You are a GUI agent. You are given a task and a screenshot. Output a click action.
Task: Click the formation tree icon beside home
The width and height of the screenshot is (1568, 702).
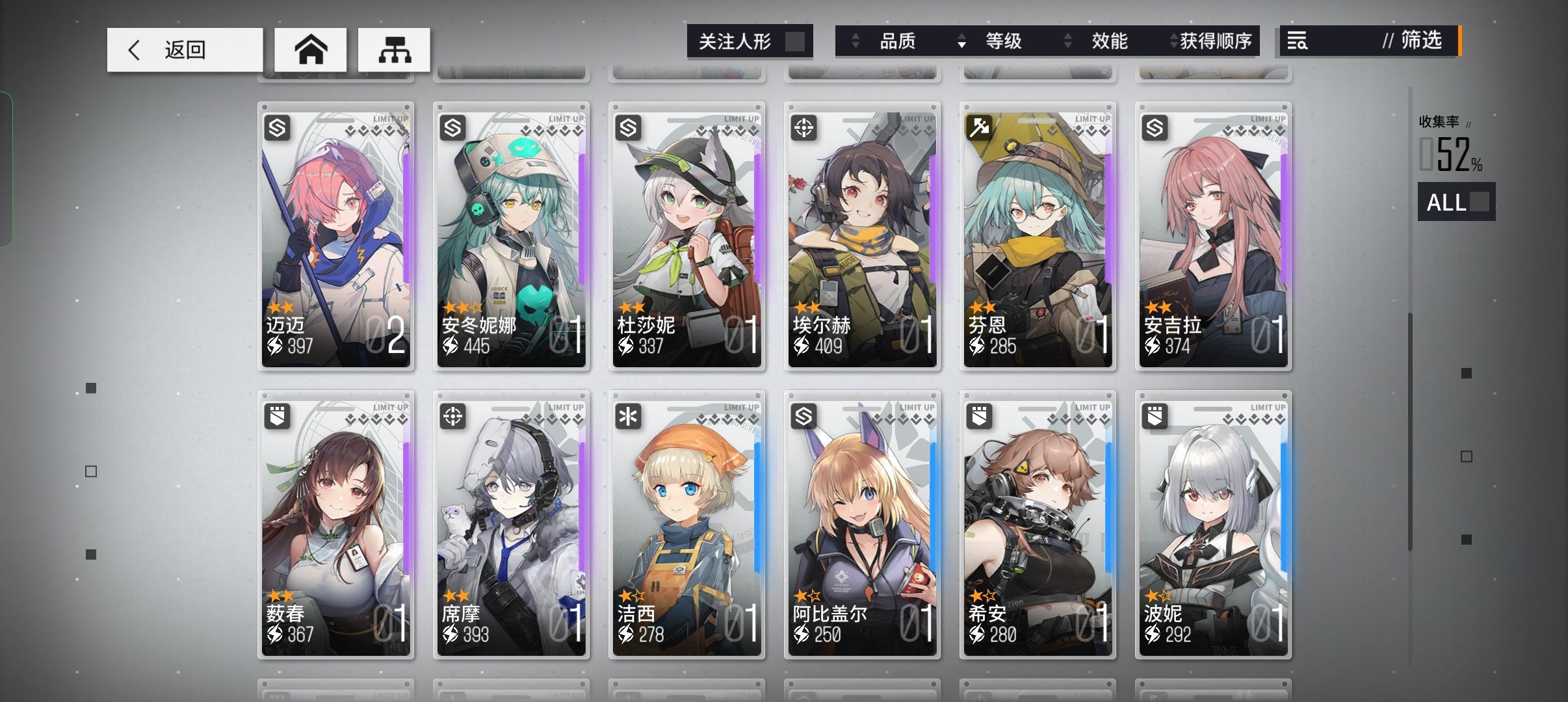point(393,49)
